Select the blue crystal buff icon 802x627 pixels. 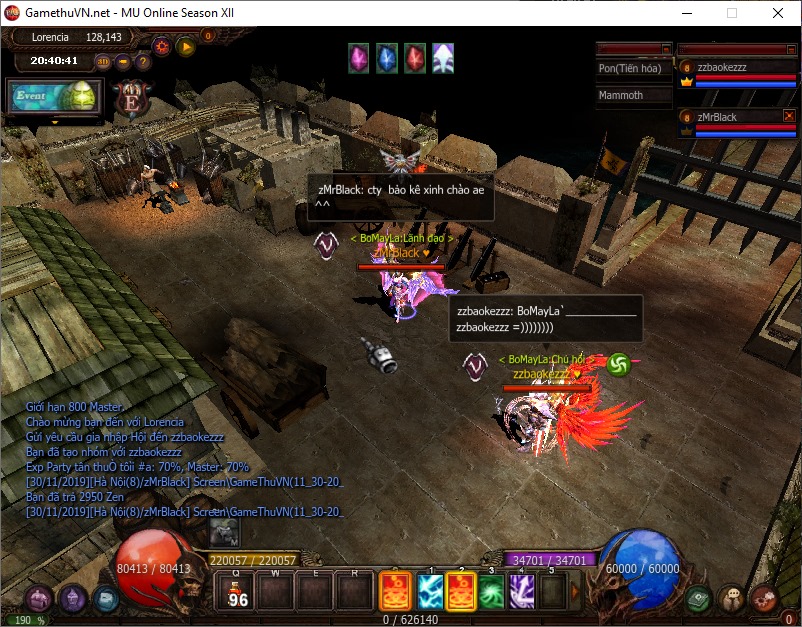point(386,58)
